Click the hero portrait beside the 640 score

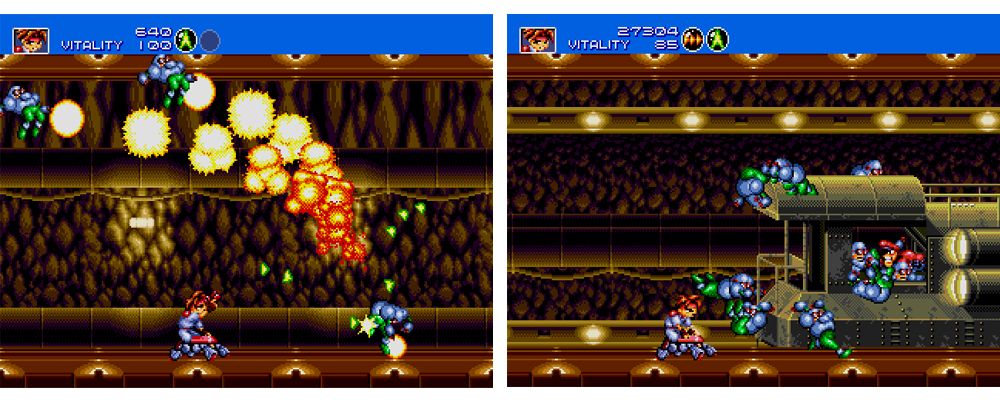tap(31, 40)
